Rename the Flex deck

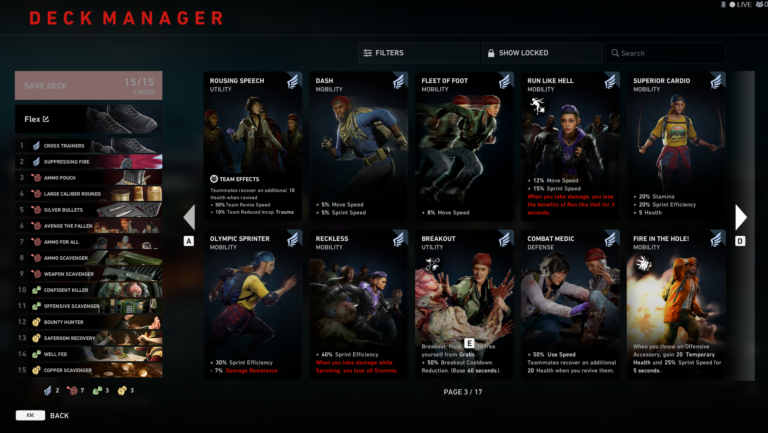click(x=45, y=119)
